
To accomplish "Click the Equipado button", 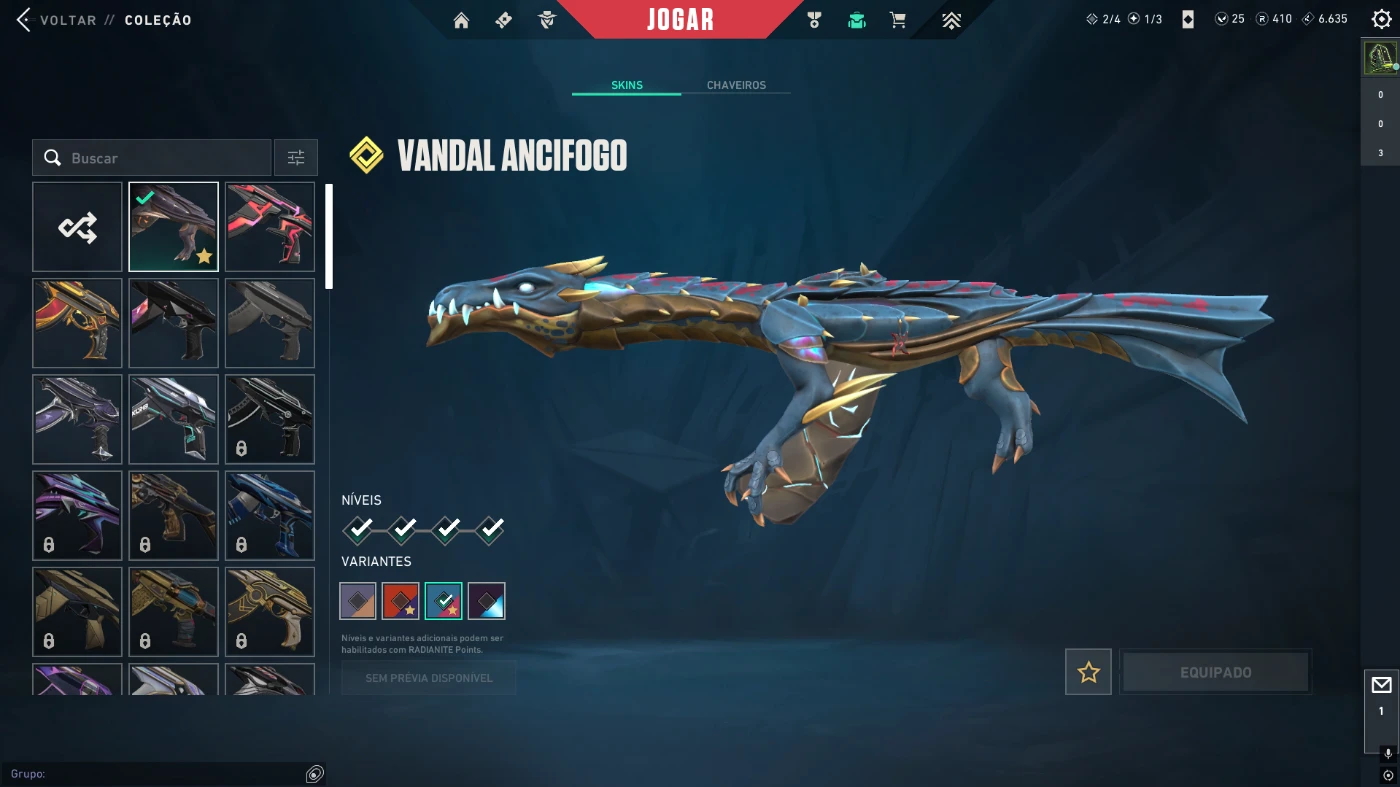I will [x=1215, y=672].
